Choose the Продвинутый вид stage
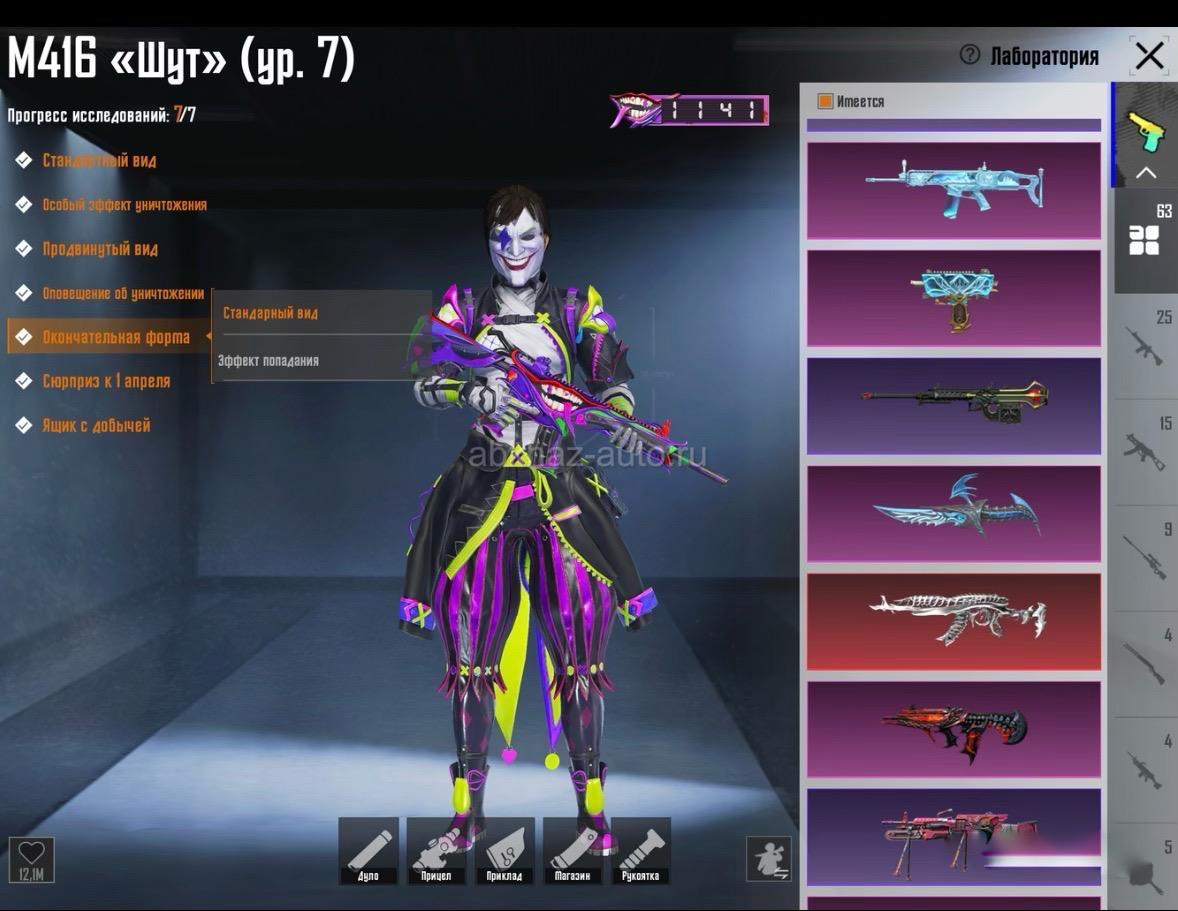Image resolution: width=1178 pixels, height=911 pixels. (x=99, y=249)
